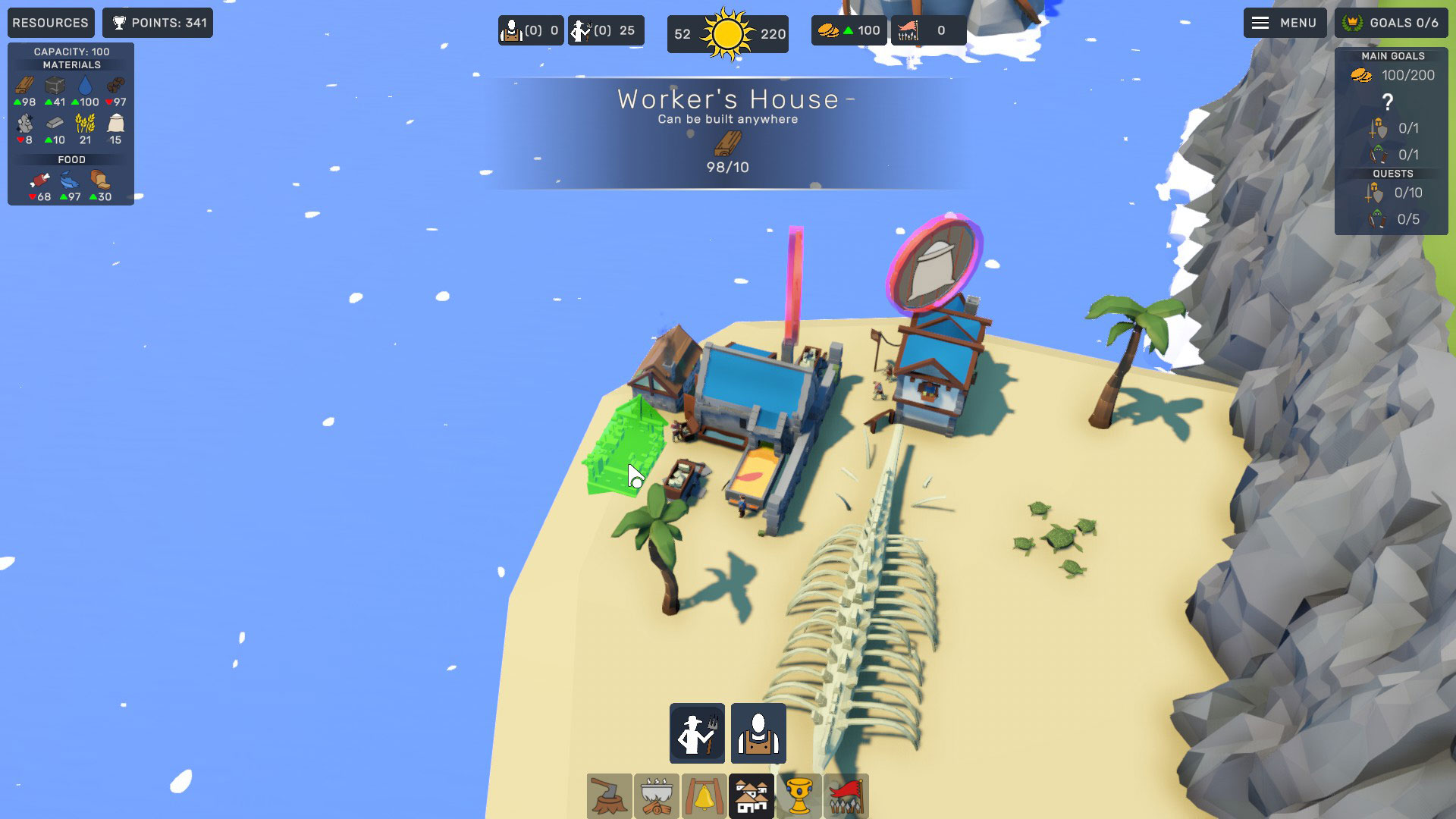This screenshot has width=1456, height=819.
Task: Select the golden bell build category
Action: (704, 796)
